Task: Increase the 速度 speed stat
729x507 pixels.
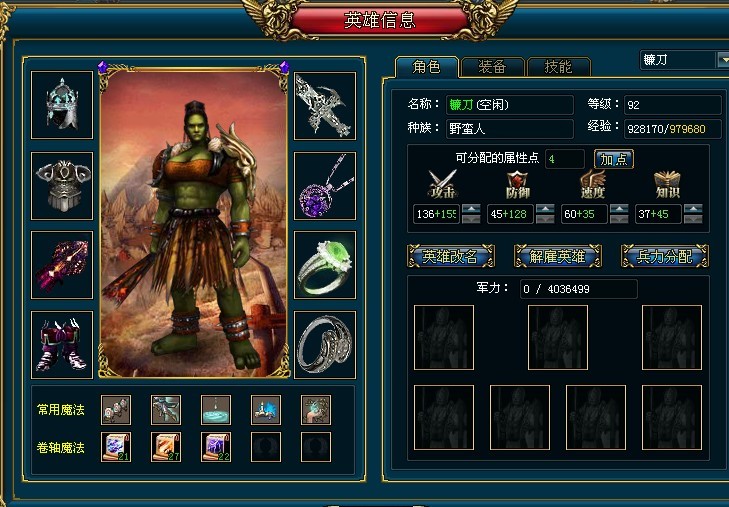Action: coord(619,209)
